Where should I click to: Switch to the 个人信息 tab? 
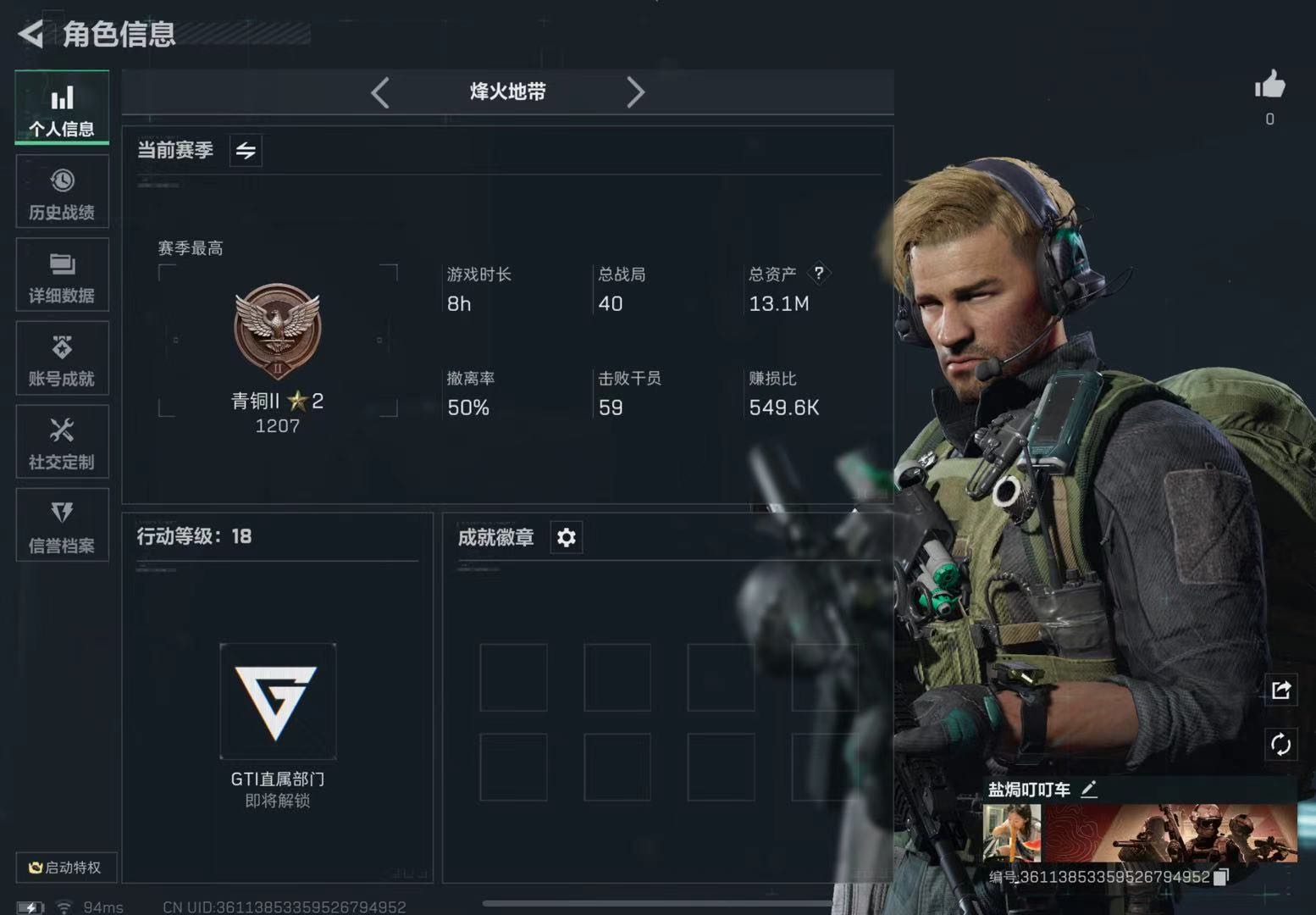(62, 108)
